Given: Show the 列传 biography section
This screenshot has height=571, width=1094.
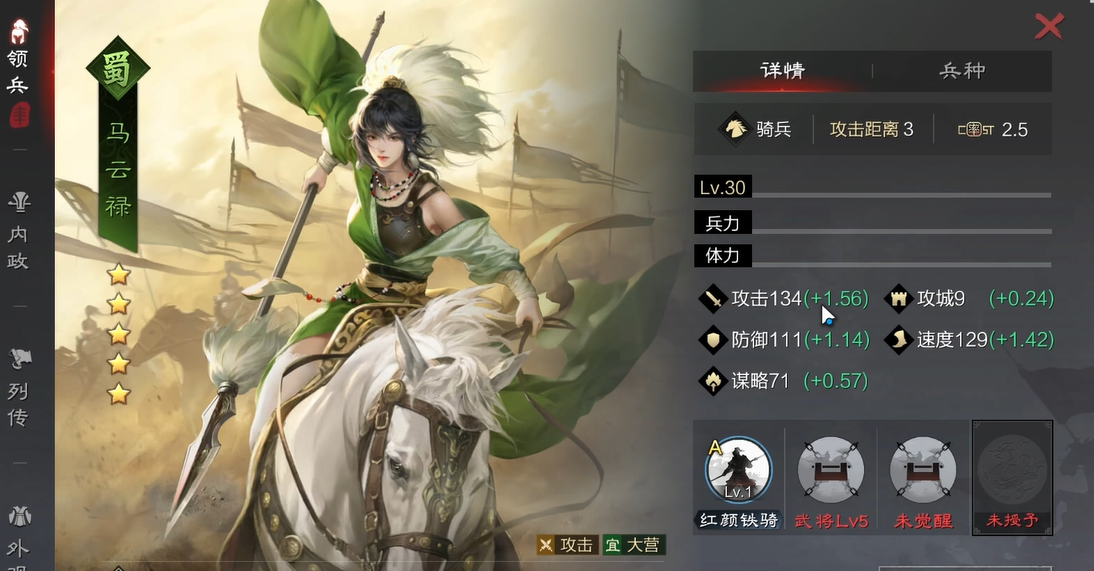Looking at the screenshot, I should click(18, 389).
